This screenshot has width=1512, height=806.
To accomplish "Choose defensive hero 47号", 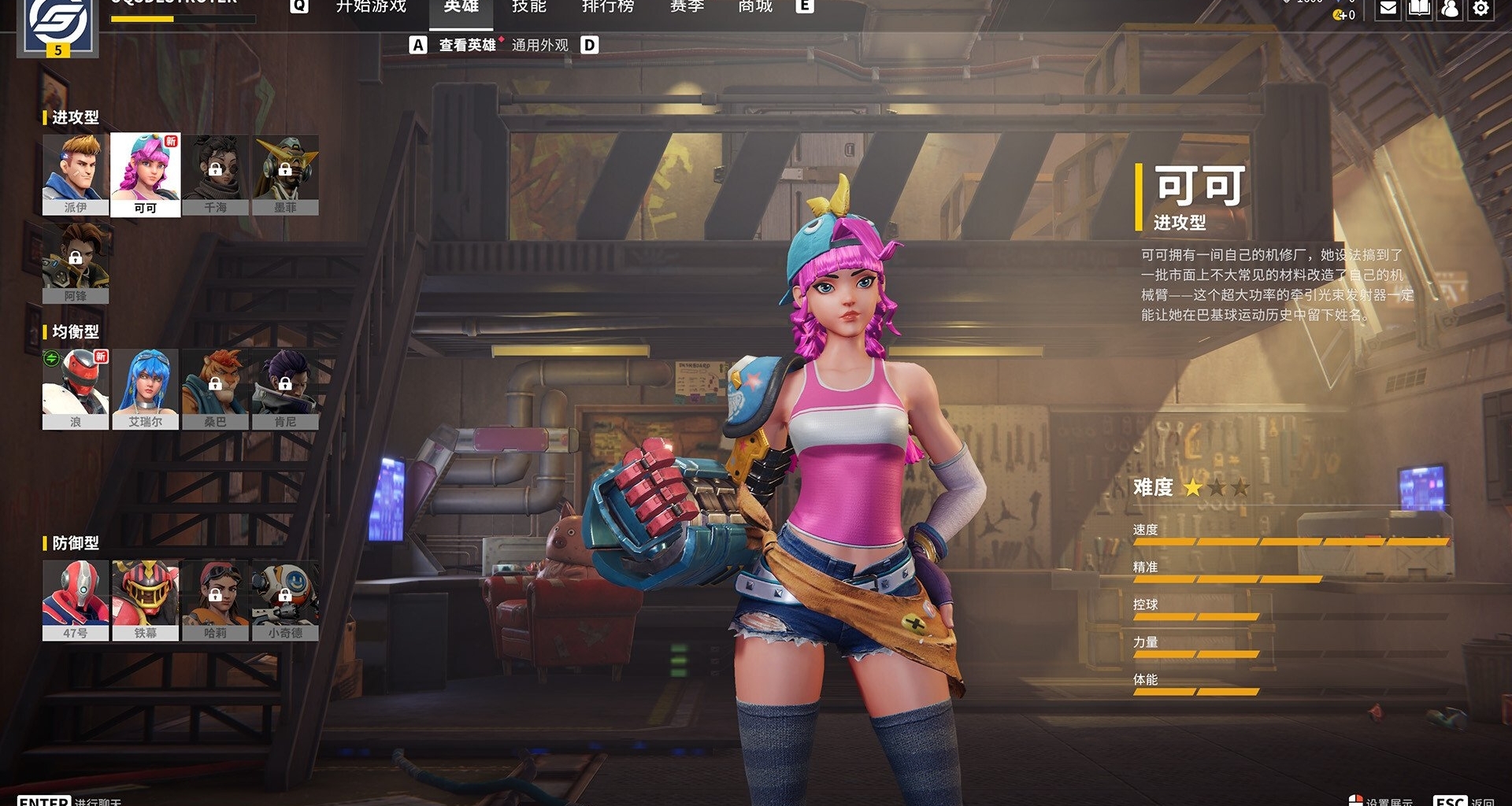I will pyautogui.click(x=76, y=600).
